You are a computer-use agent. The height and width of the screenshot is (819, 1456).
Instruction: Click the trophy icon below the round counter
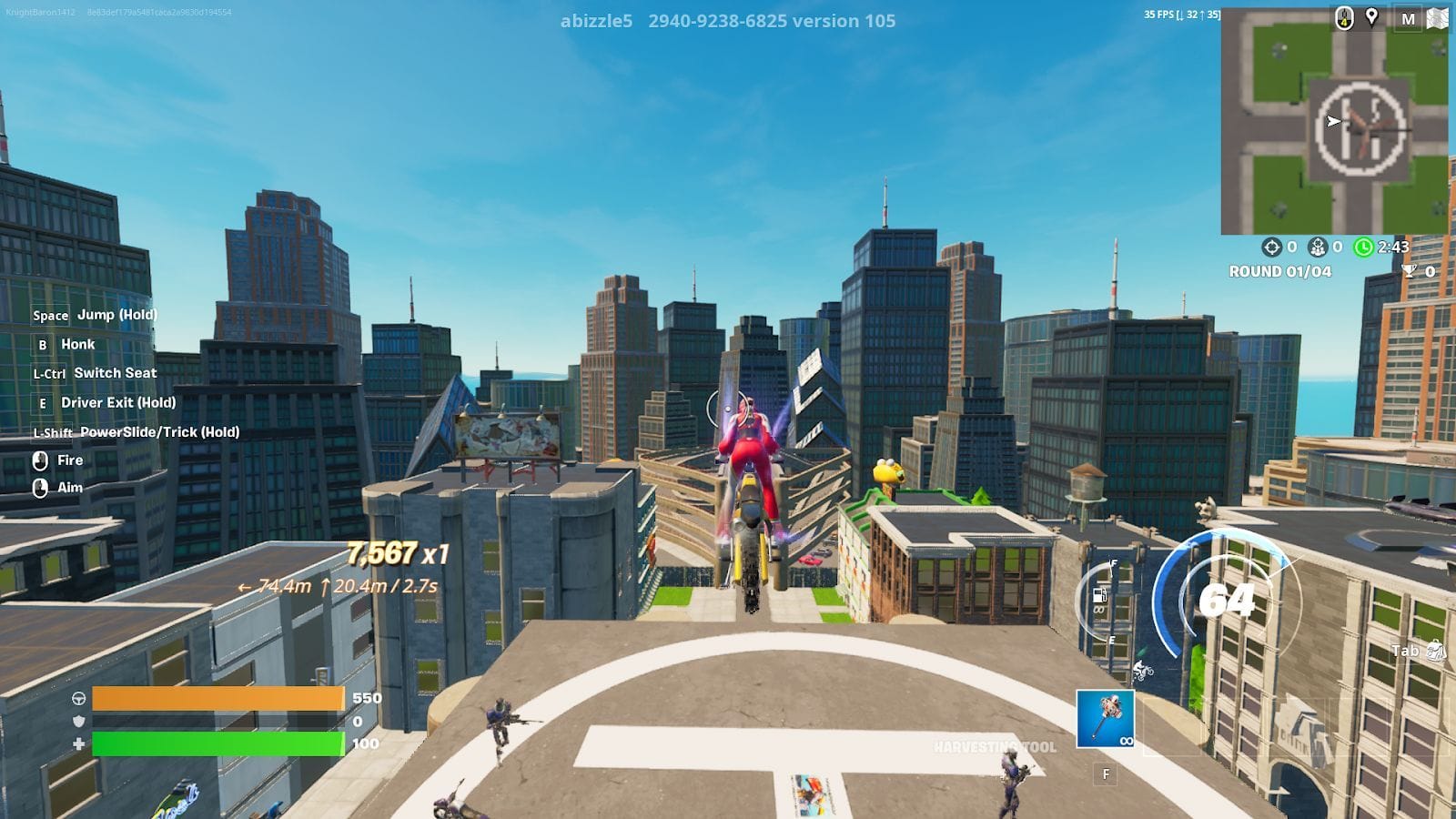pyautogui.click(x=1409, y=270)
